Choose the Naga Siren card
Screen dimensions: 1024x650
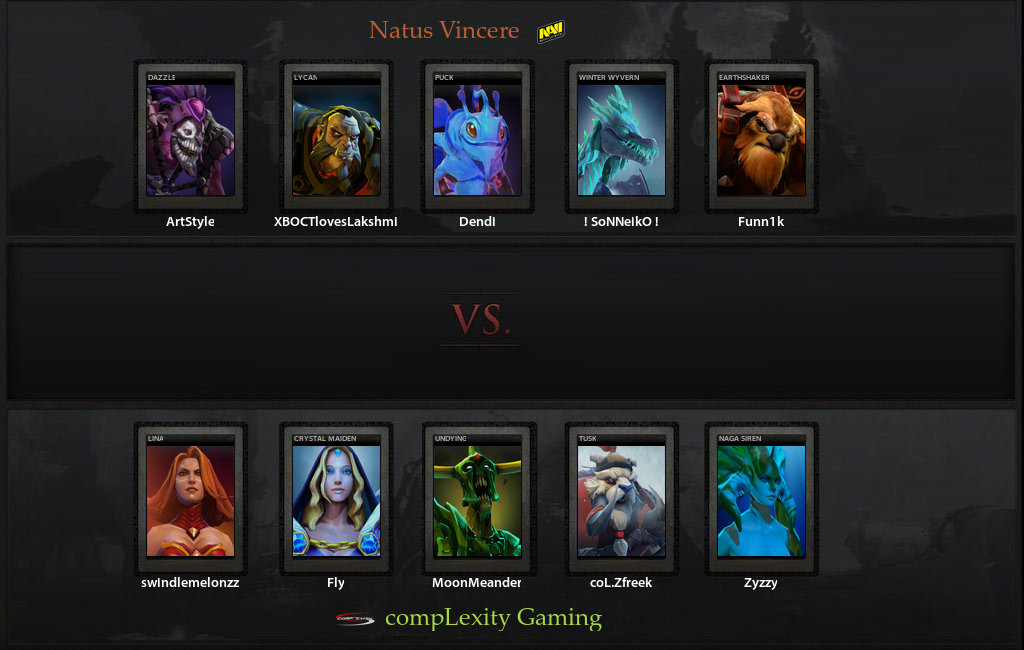(761, 499)
